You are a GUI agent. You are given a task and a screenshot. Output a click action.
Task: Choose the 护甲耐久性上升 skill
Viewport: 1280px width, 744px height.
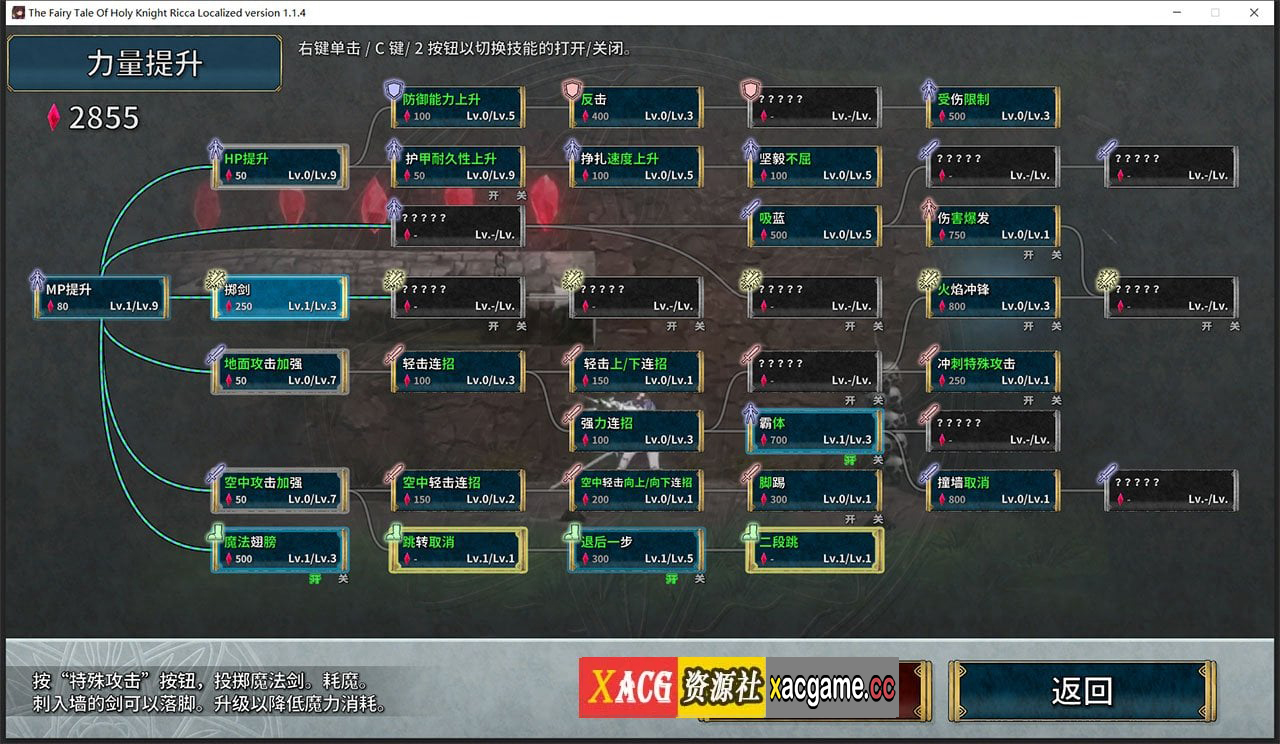pyautogui.click(x=458, y=167)
